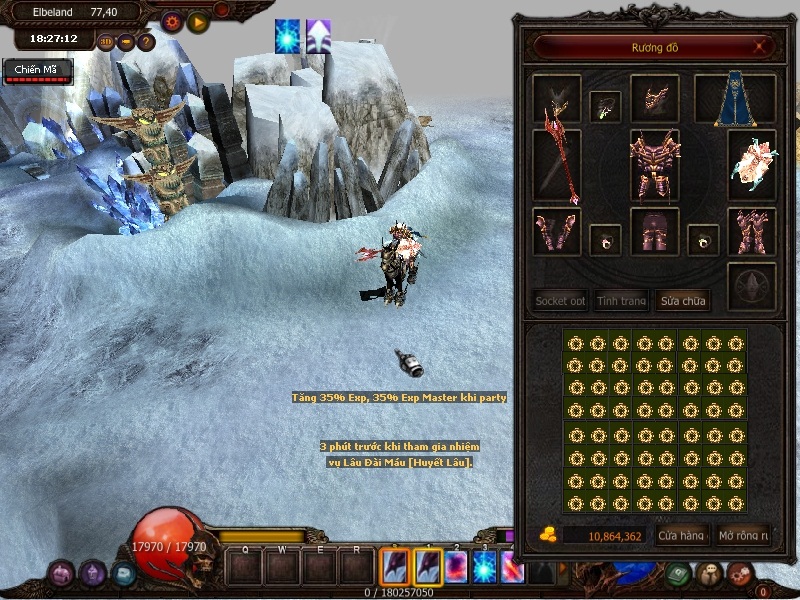Select the equipped helmet slot
This screenshot has height=600, width=800.
pos(655,99)
